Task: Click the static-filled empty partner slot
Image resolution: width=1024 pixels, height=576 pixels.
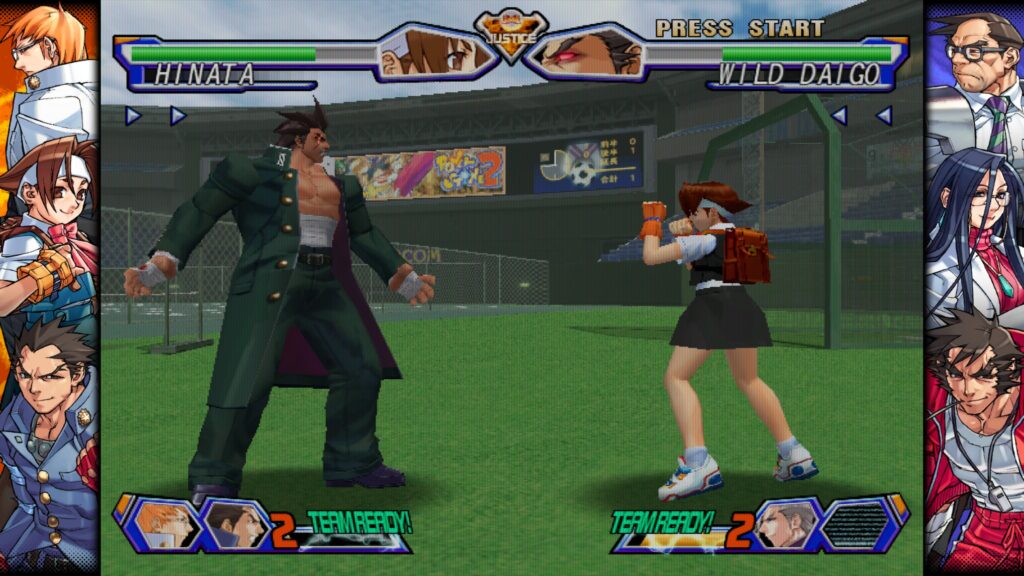Action: [860, 524]
